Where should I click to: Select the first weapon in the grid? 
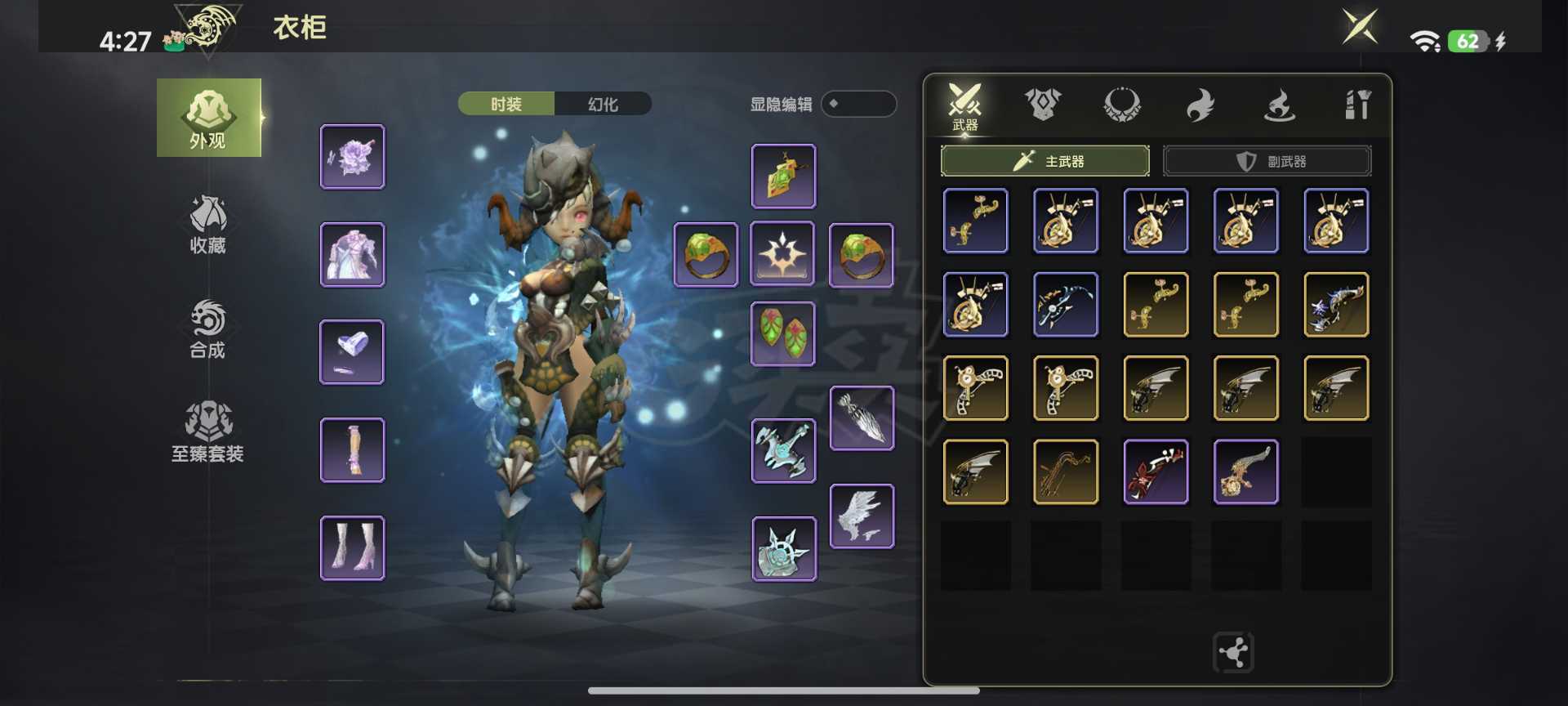(x=976, y=221)
